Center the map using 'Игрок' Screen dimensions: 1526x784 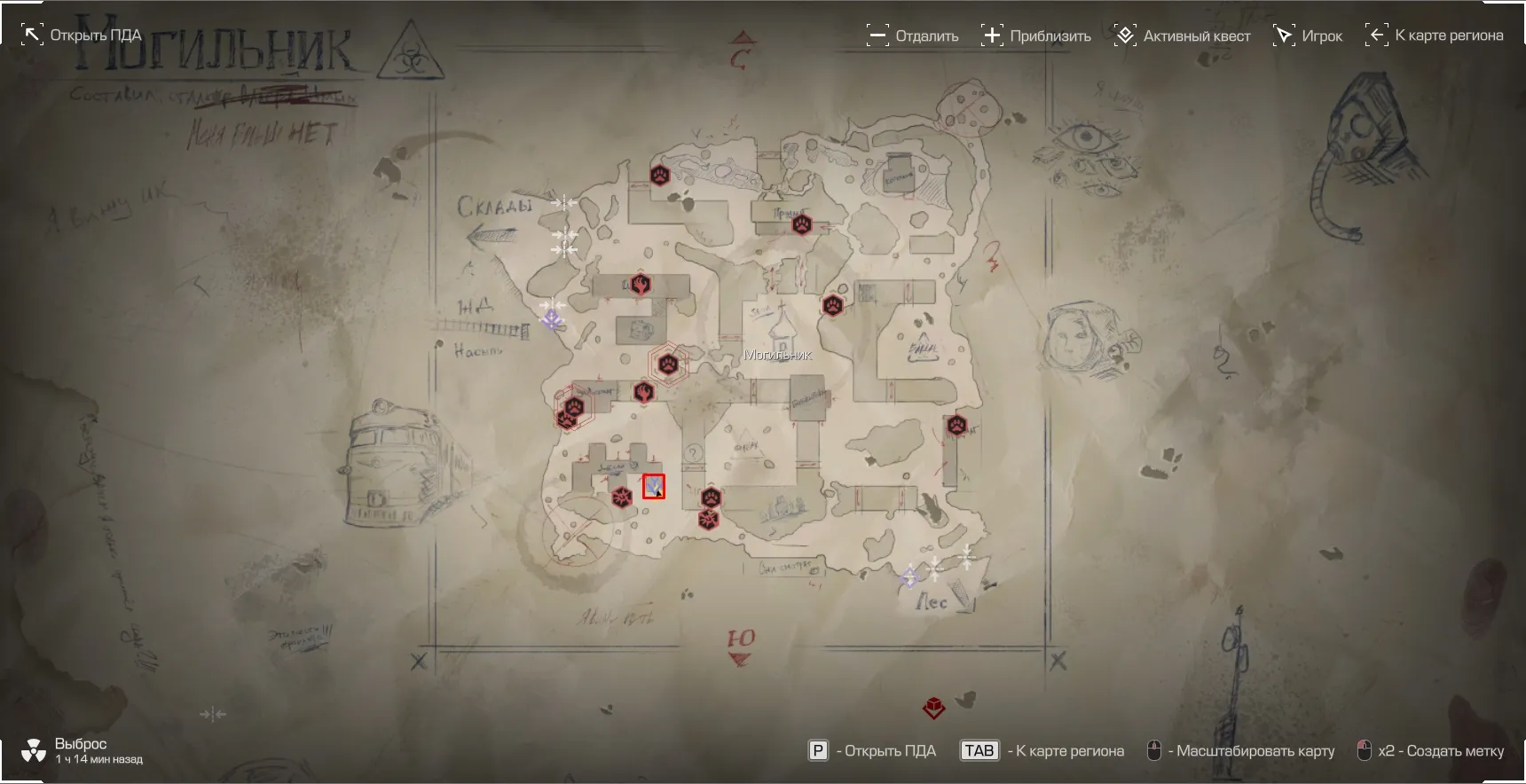click(x=1308, y=35)
